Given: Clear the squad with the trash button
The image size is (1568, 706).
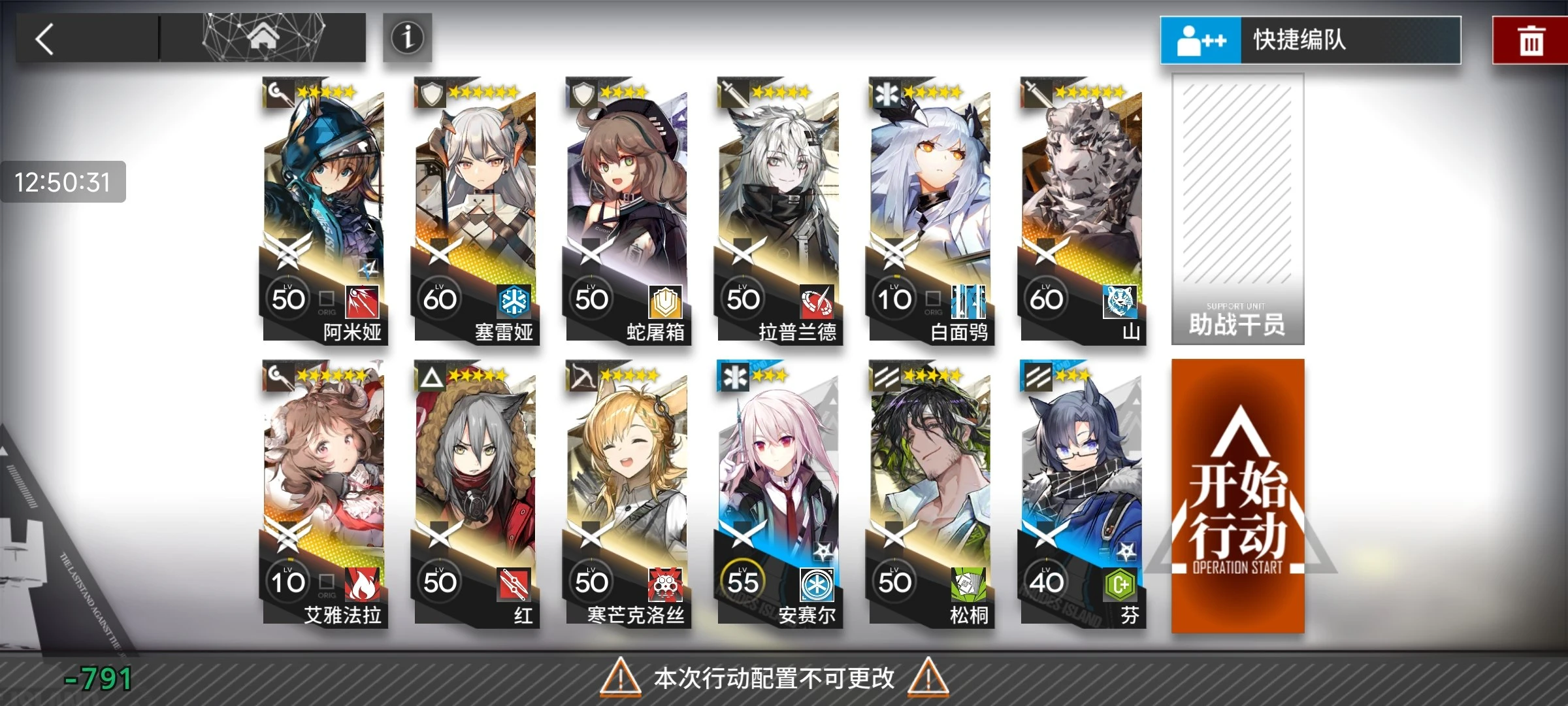Looking at the screenshot, I should [1531, 41].
